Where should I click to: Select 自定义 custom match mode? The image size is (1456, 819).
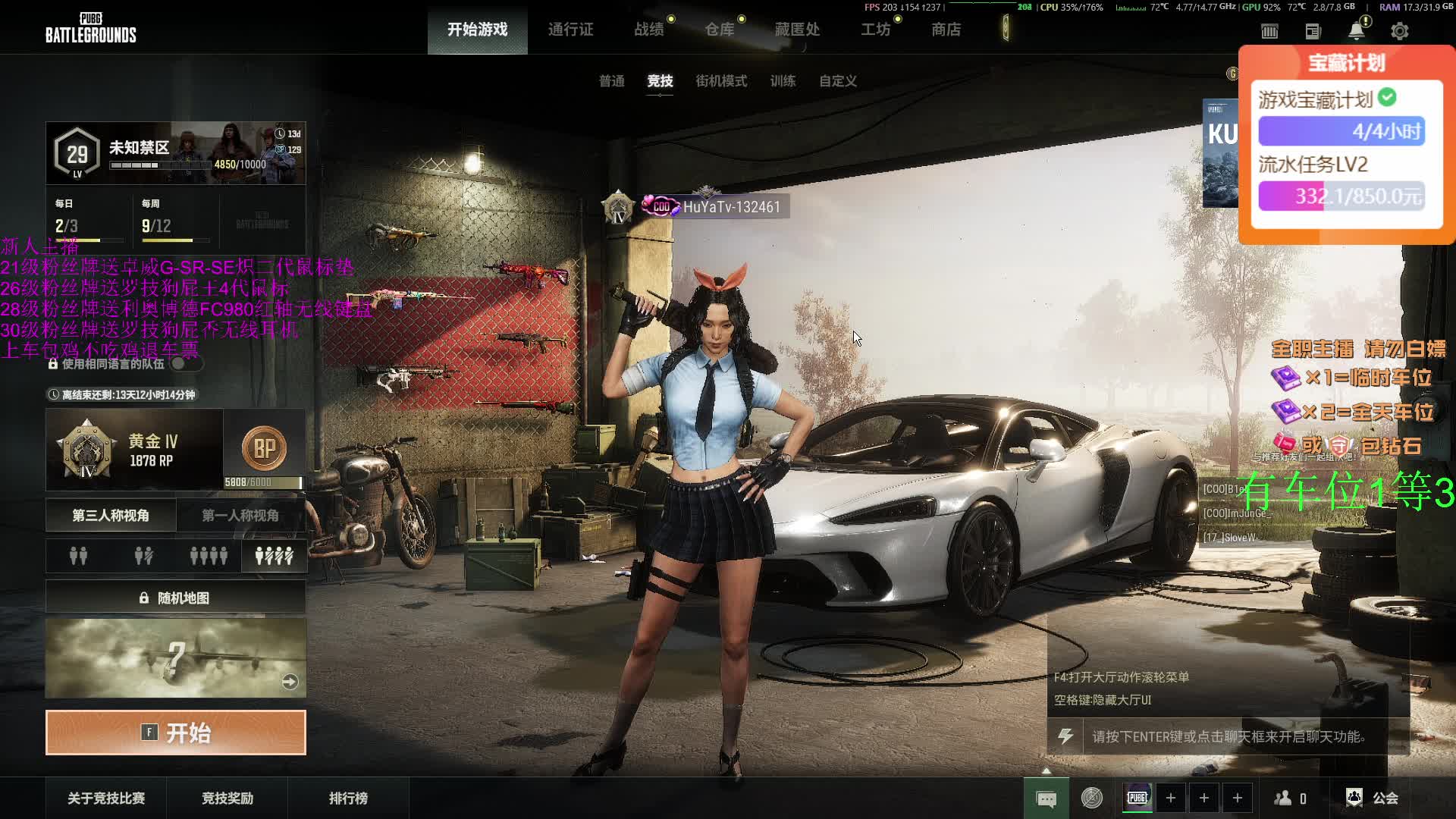pyautogui.click(x=837, y=81)
